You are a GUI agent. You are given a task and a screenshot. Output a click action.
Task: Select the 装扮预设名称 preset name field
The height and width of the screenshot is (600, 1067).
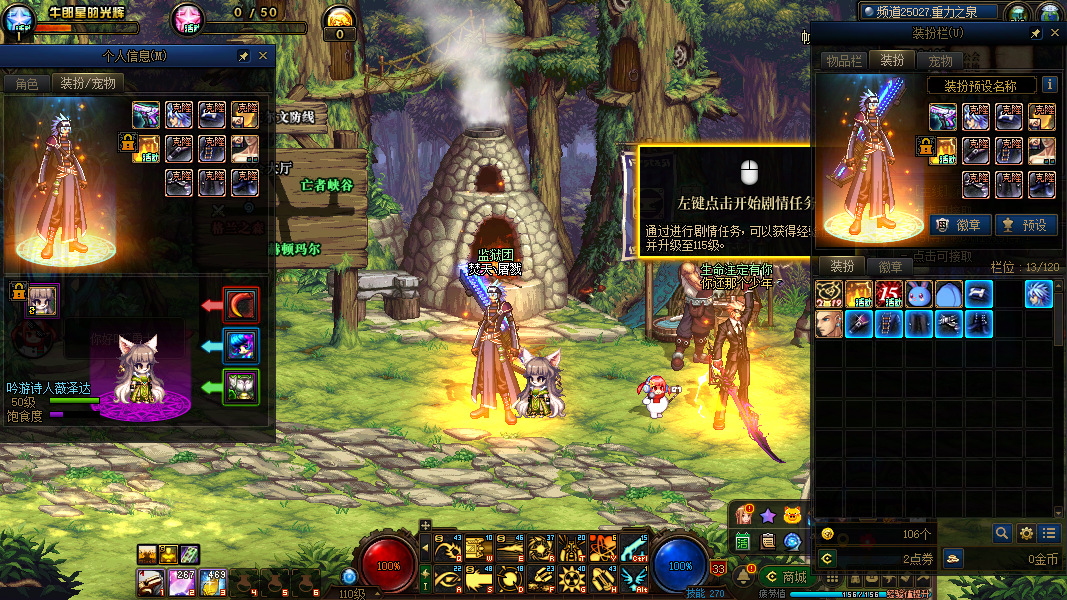[980, 86]
